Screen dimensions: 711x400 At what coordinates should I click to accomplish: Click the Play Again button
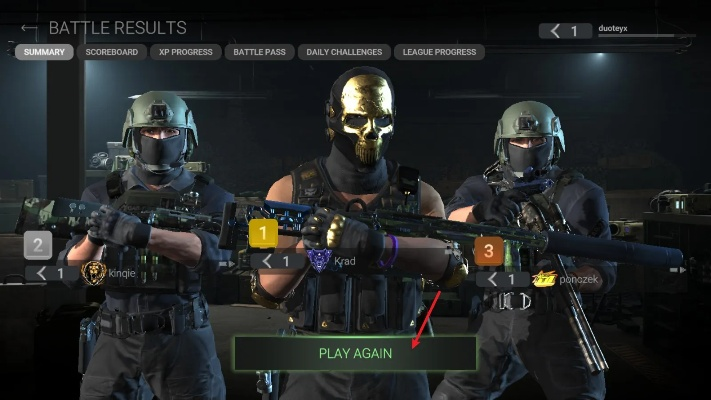[355, 353]
